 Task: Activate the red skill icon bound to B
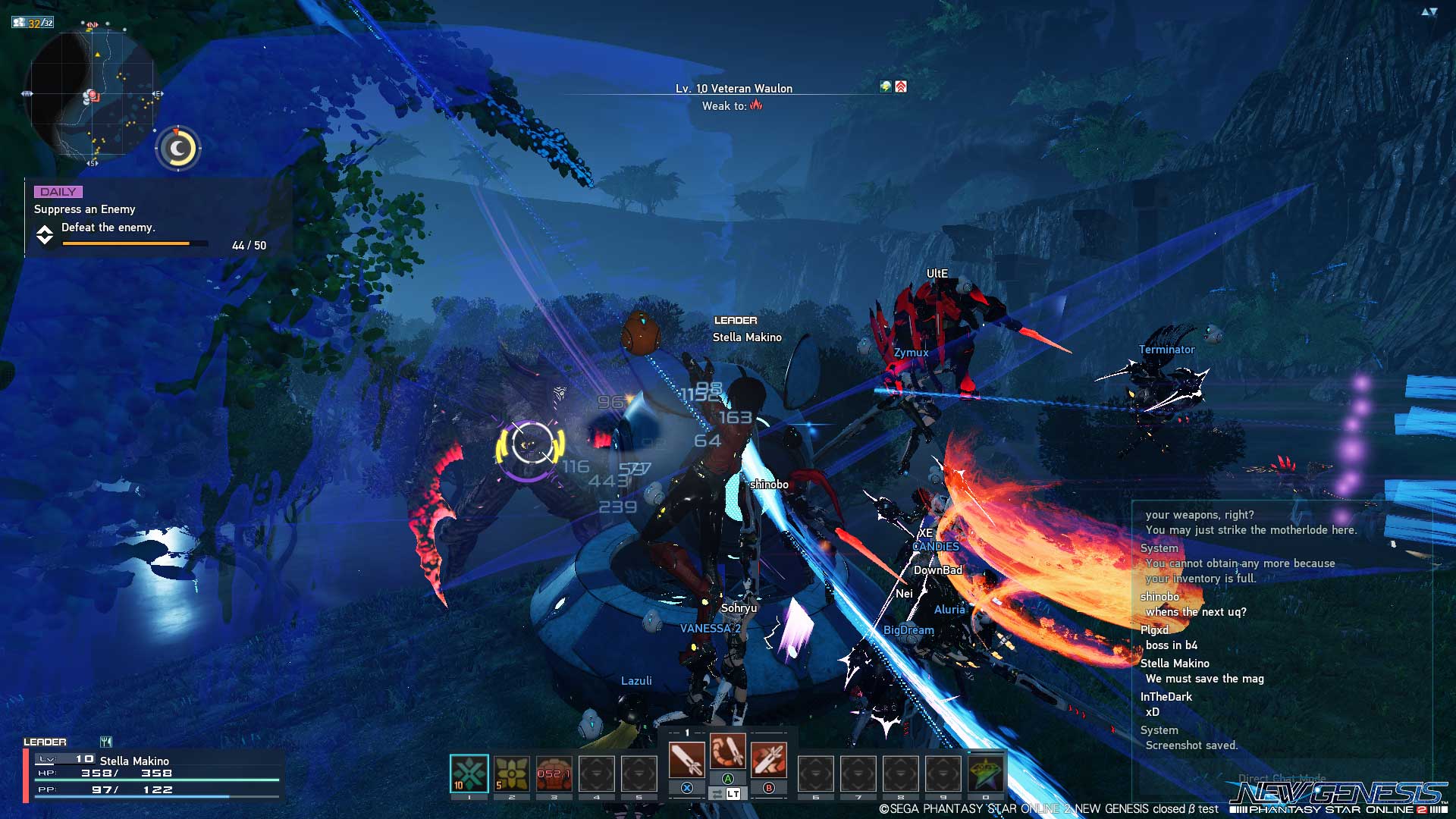(768, 761)
